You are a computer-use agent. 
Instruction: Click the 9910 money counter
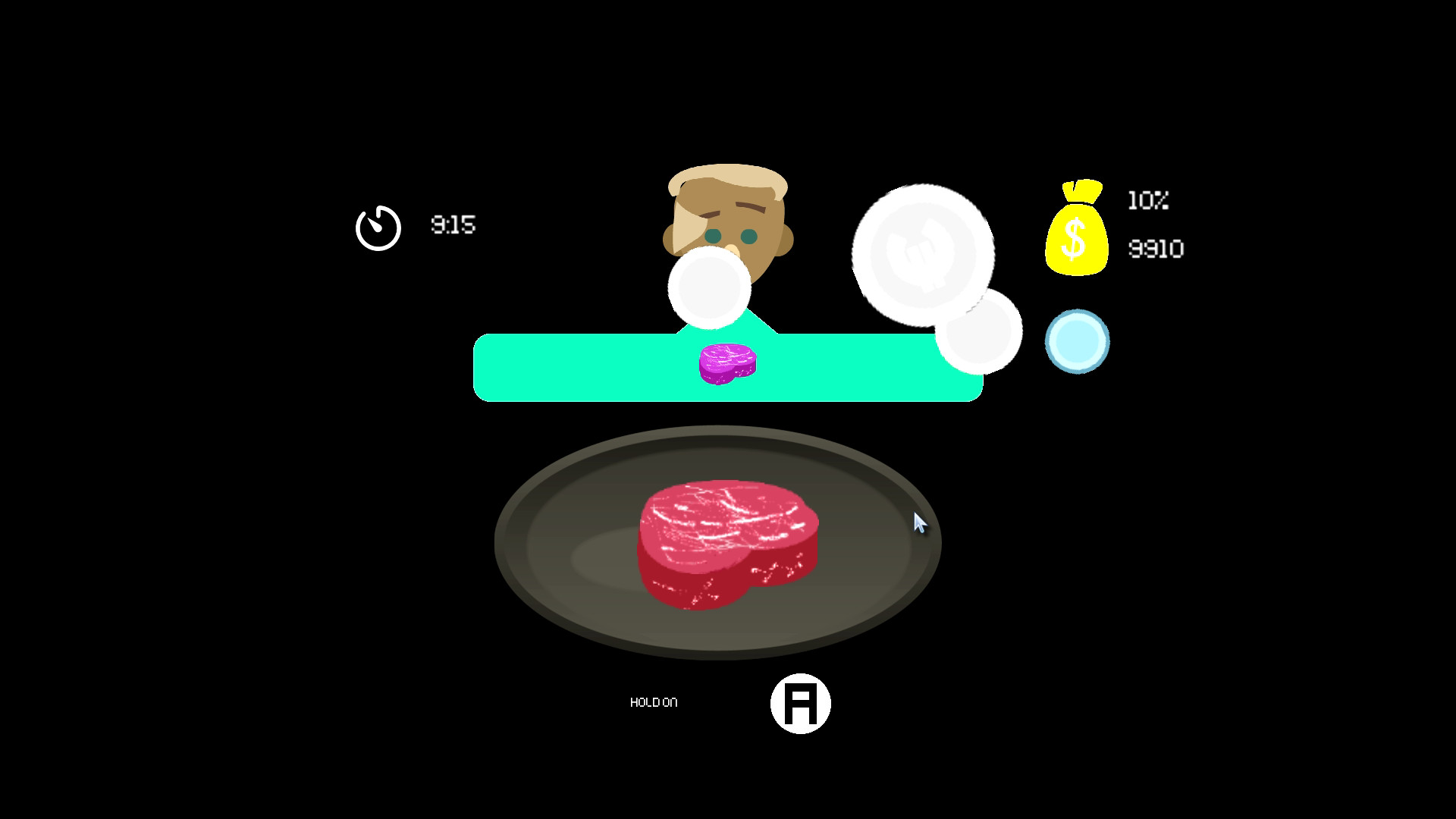pos(1156,248)
